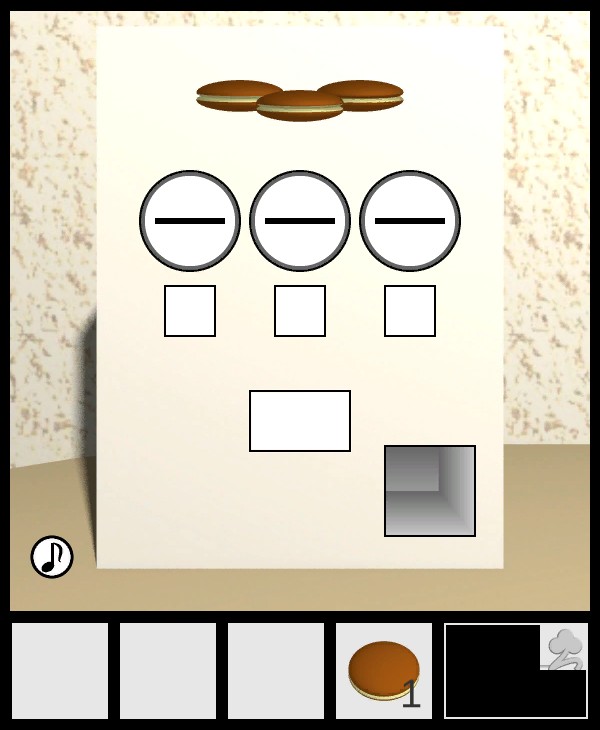Open the grey dispenser hatch on the panel
Viewport: 600px width, 730px height.
pos(430,491)
